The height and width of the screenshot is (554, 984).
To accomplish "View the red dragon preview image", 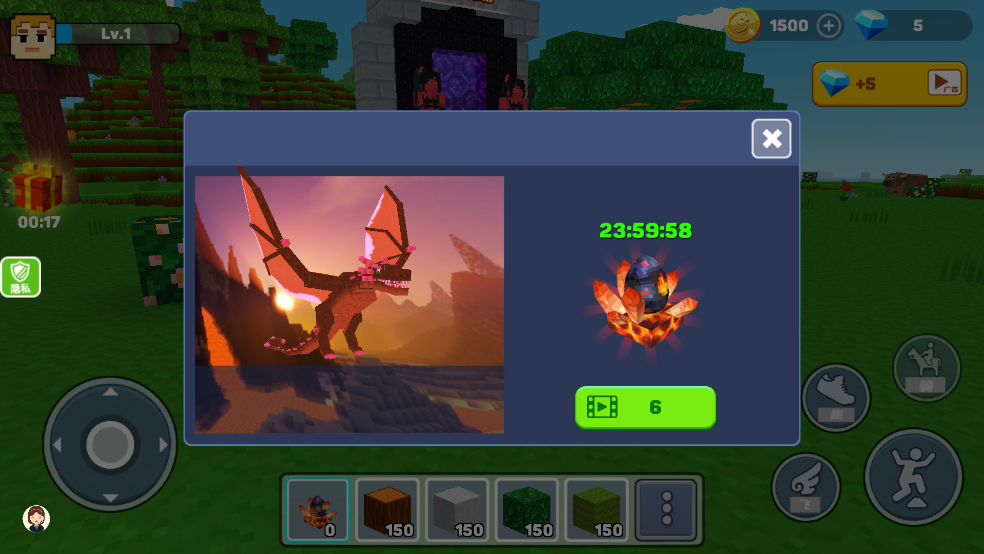I will coord(349,304).
